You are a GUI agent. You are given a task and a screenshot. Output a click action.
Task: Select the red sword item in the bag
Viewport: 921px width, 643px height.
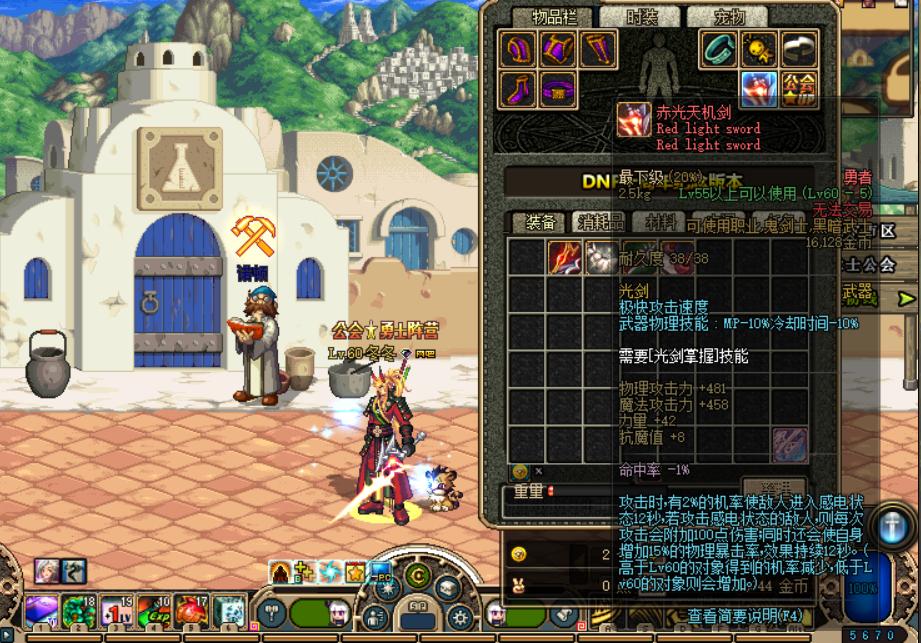(x=564, y=257)
